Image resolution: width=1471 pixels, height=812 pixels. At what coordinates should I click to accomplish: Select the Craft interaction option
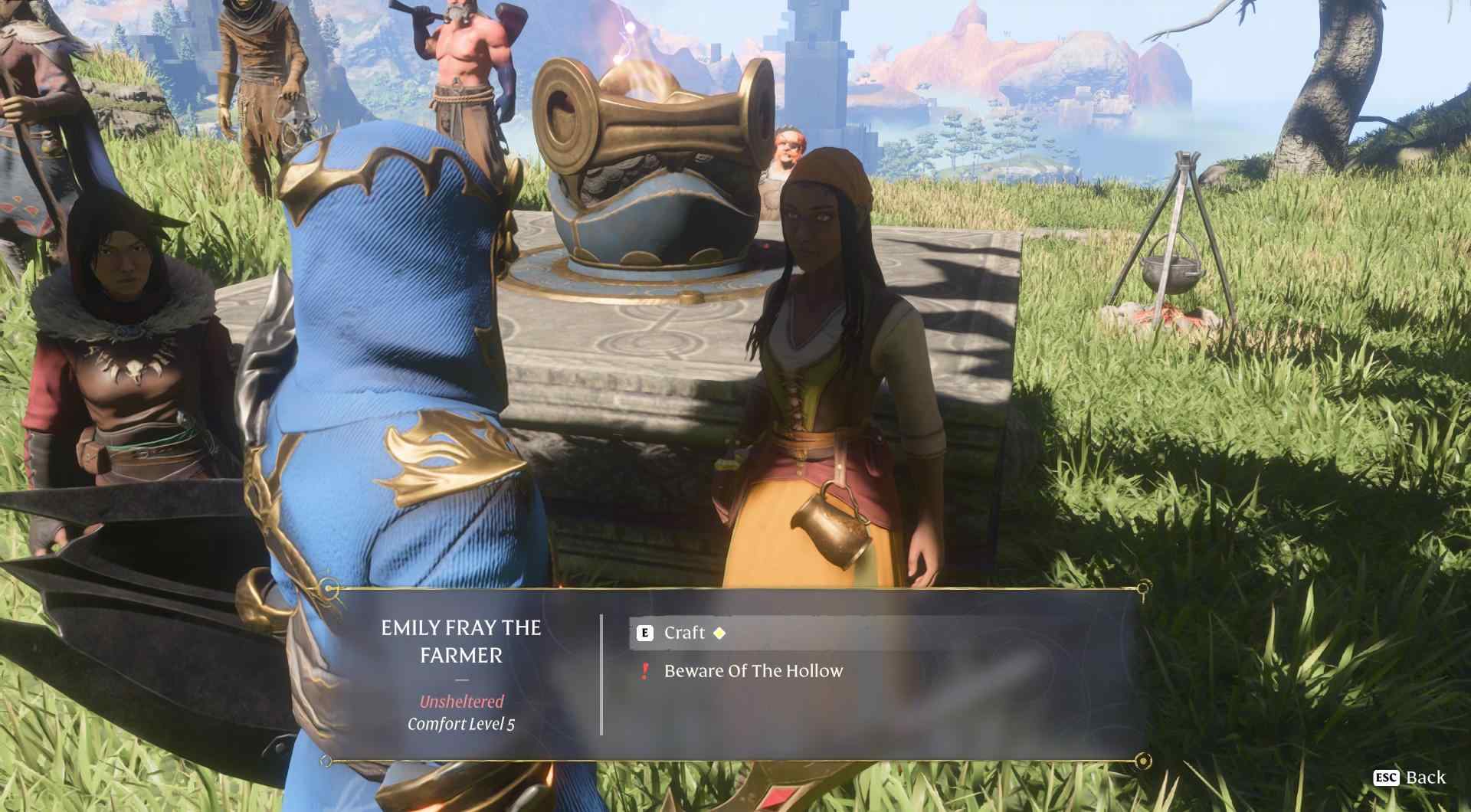(x=686, y=634)
